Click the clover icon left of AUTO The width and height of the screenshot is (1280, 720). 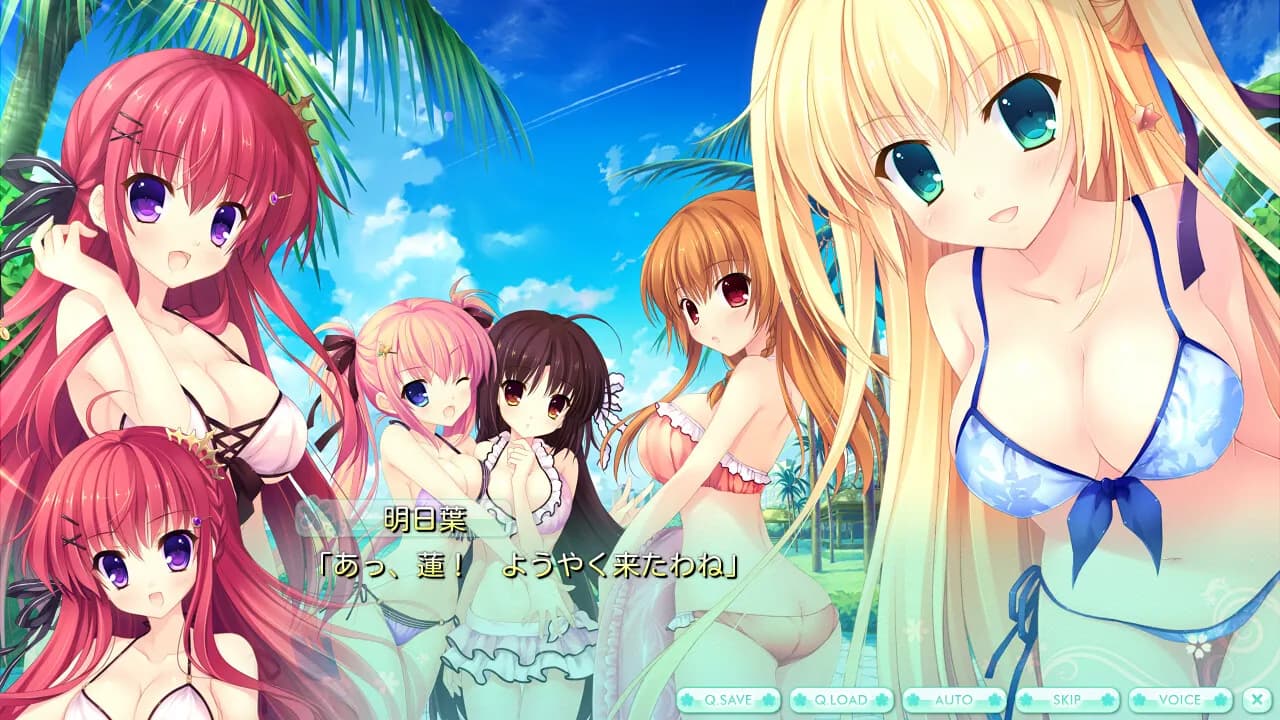(x=914, y=700)
